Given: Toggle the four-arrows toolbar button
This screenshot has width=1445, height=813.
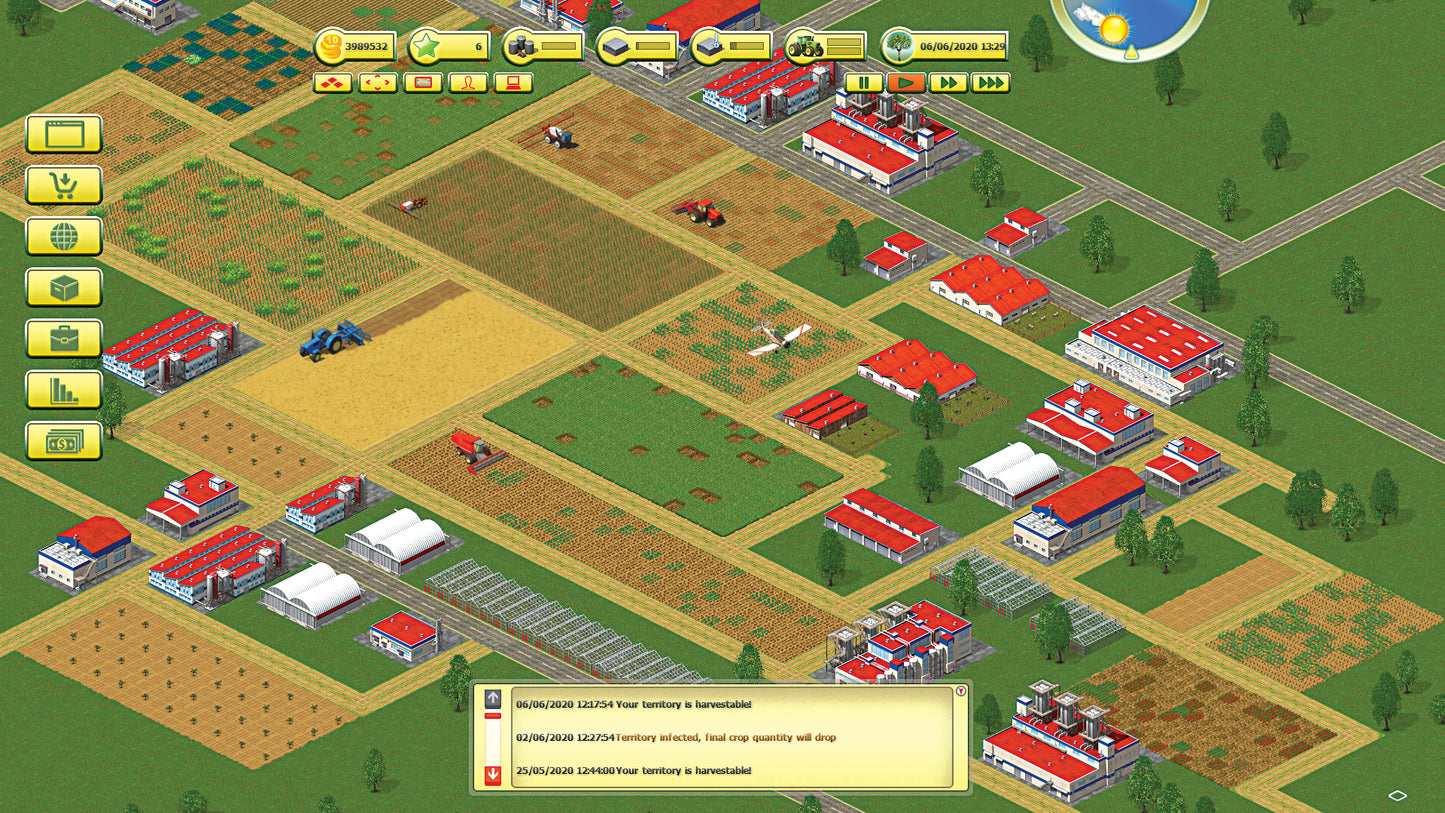Looking at the screenshot, I should tap(378, 83).
